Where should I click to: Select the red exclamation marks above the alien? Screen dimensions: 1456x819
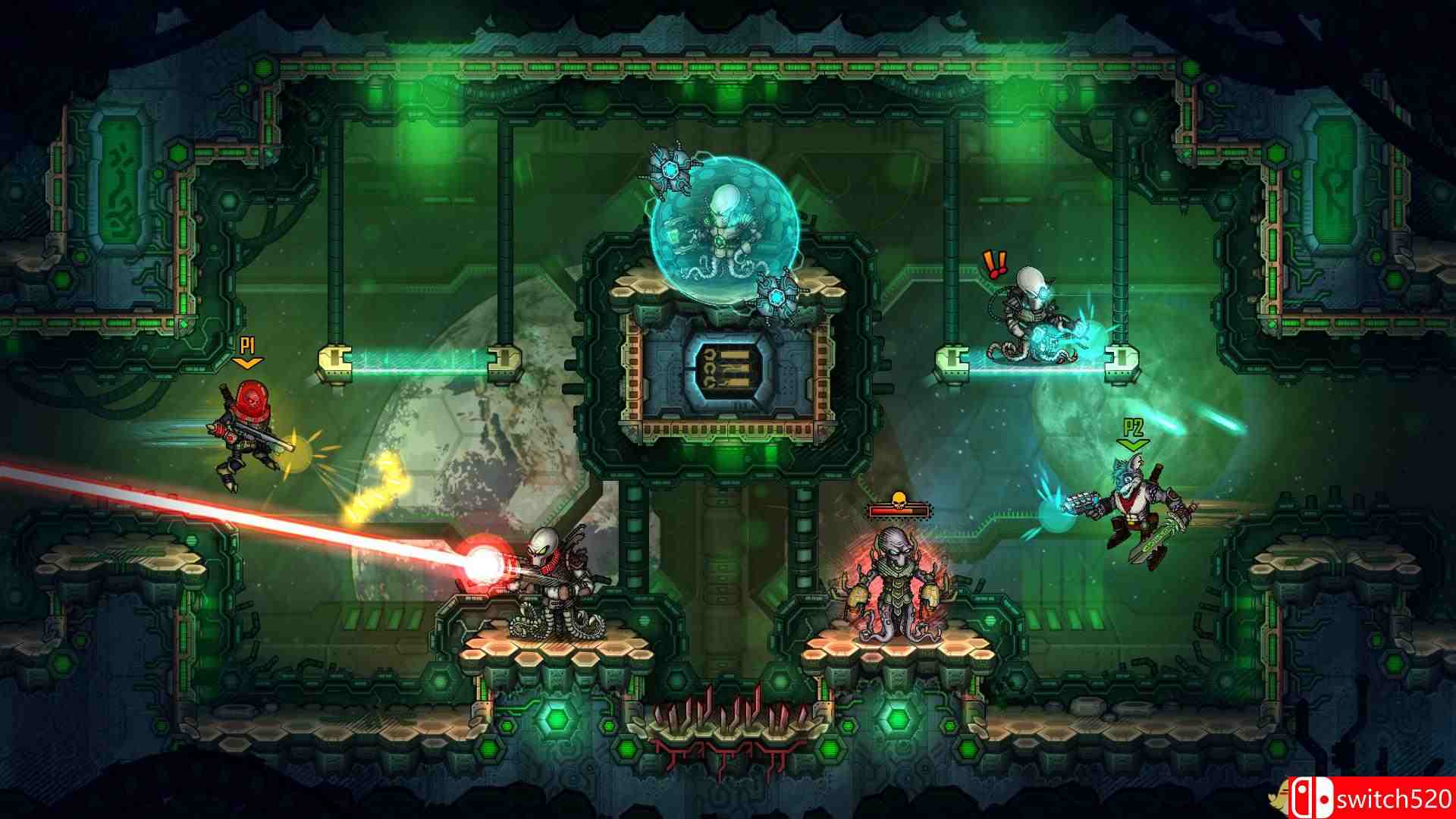994,265
